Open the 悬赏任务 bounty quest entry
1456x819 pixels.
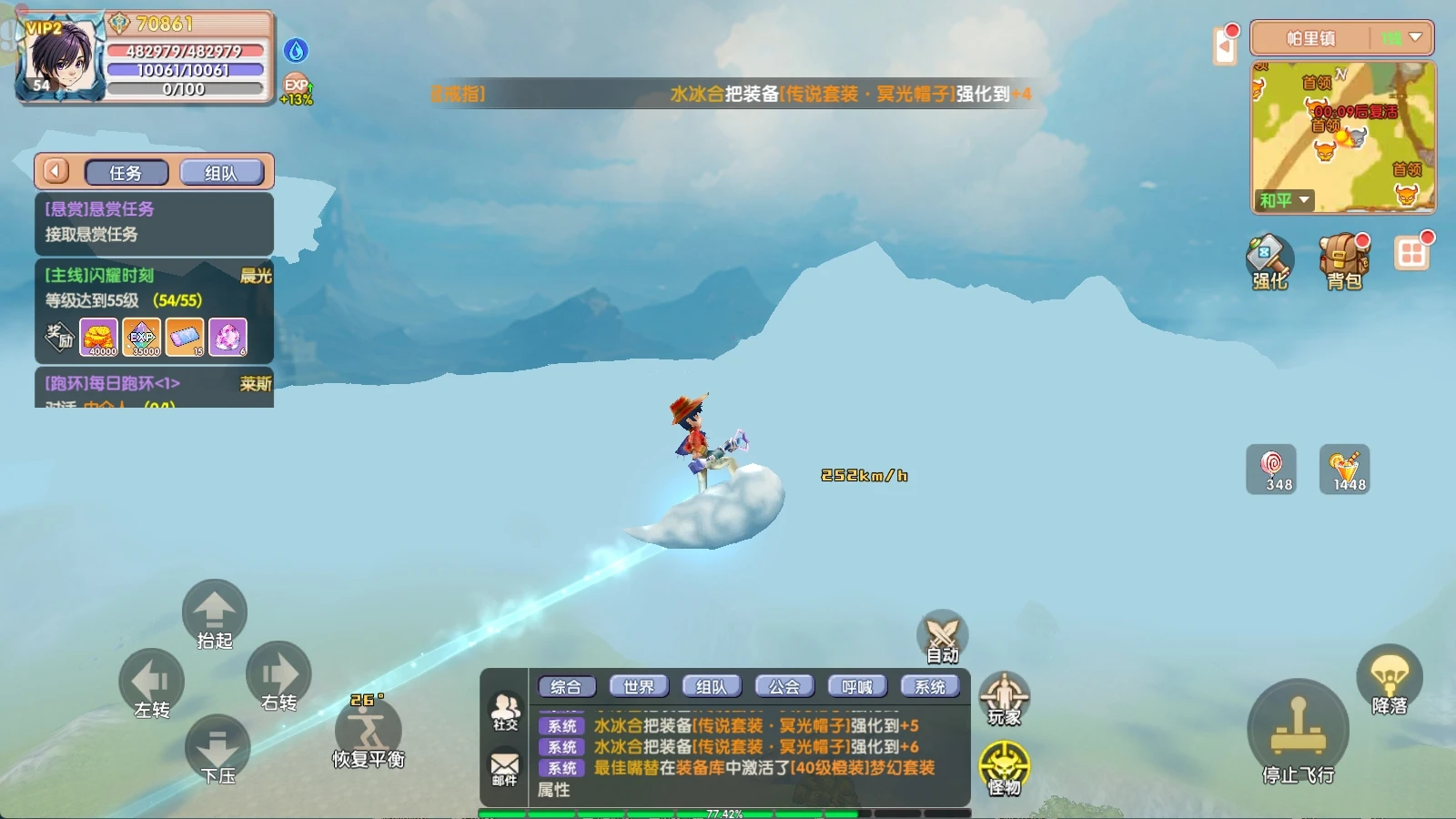tap(154, 222)
